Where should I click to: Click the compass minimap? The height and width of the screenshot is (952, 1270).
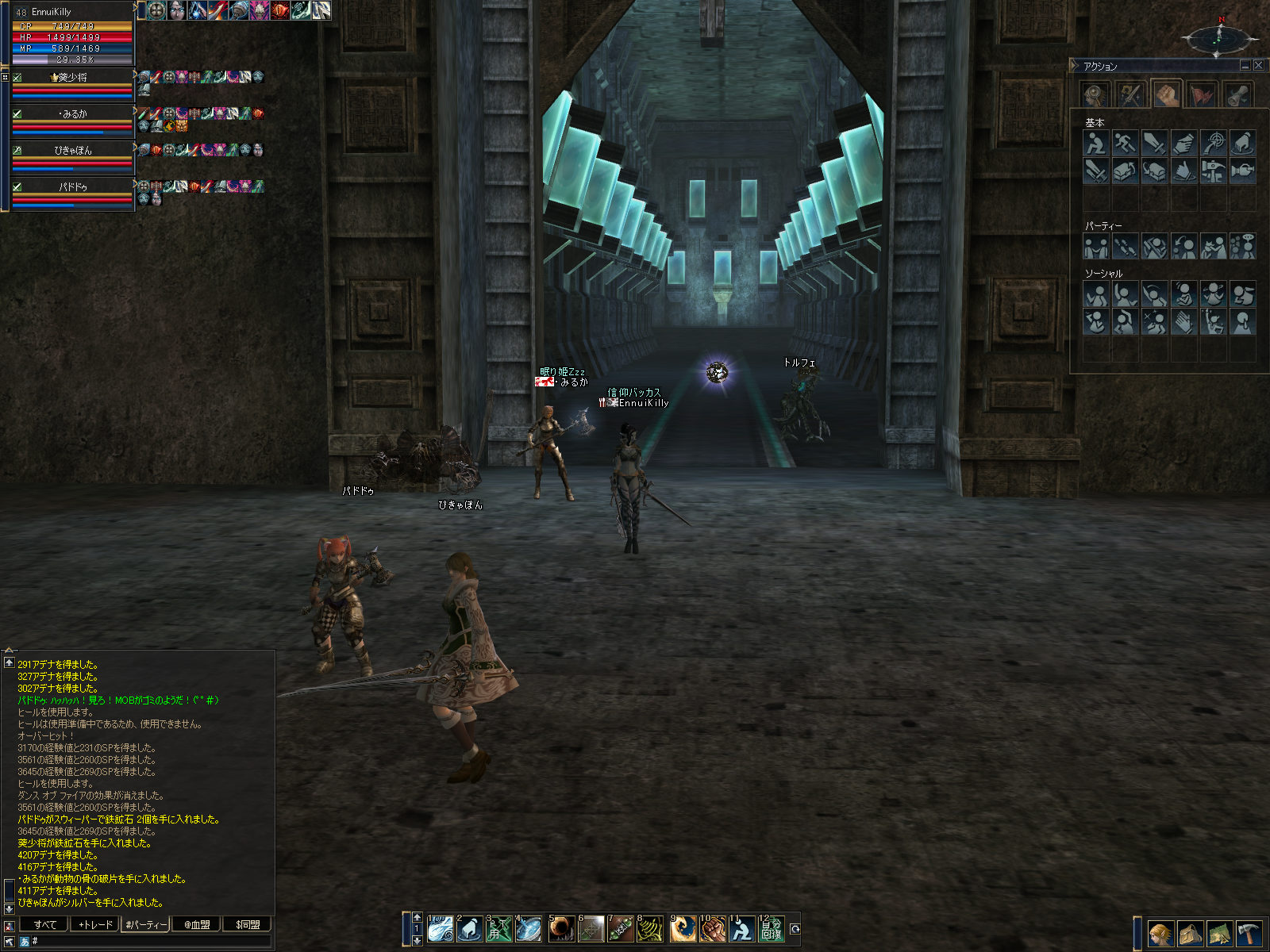pos(1219,37)
